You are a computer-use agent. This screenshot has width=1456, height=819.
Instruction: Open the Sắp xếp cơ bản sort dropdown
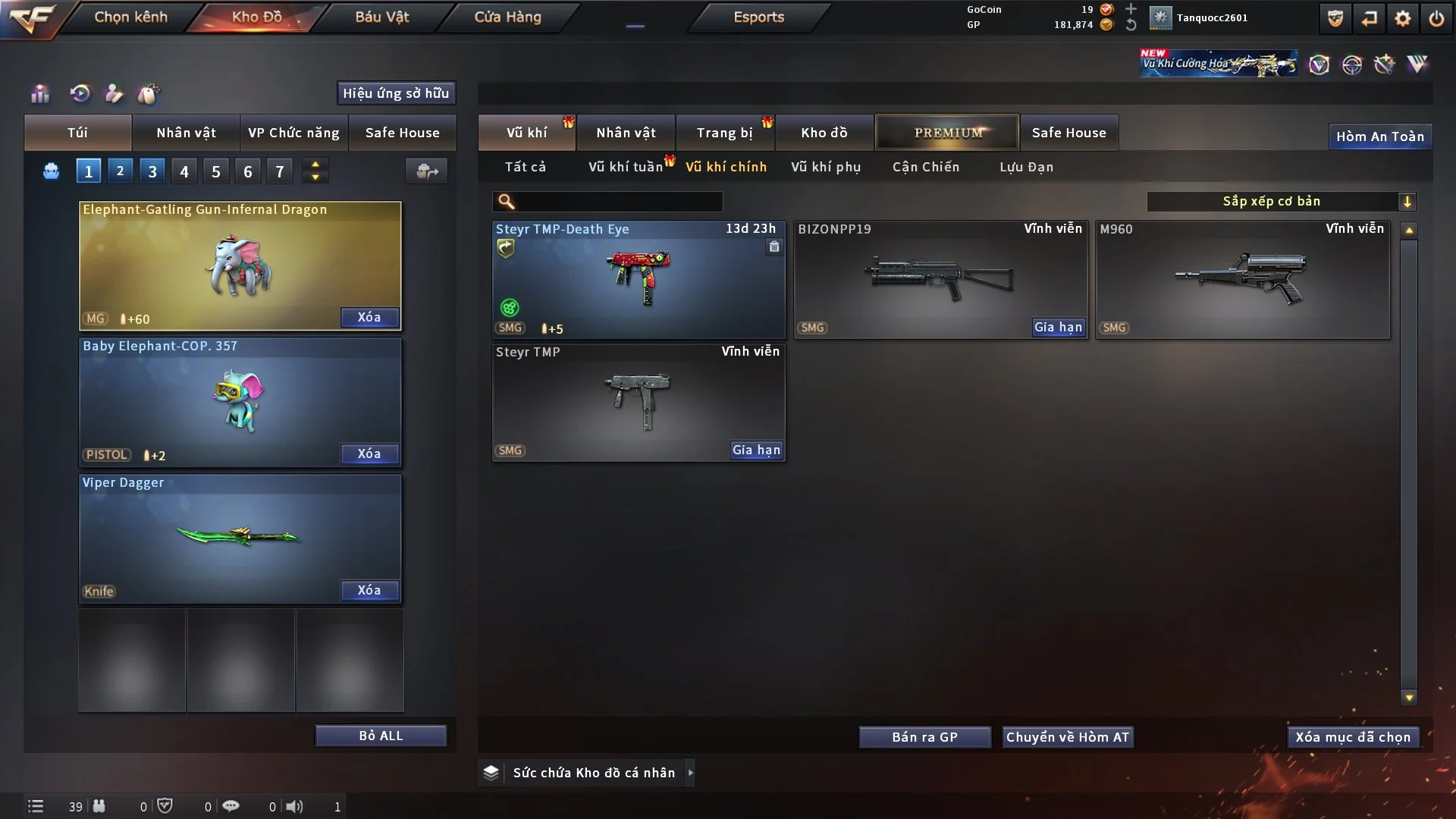coord(1281,201)
